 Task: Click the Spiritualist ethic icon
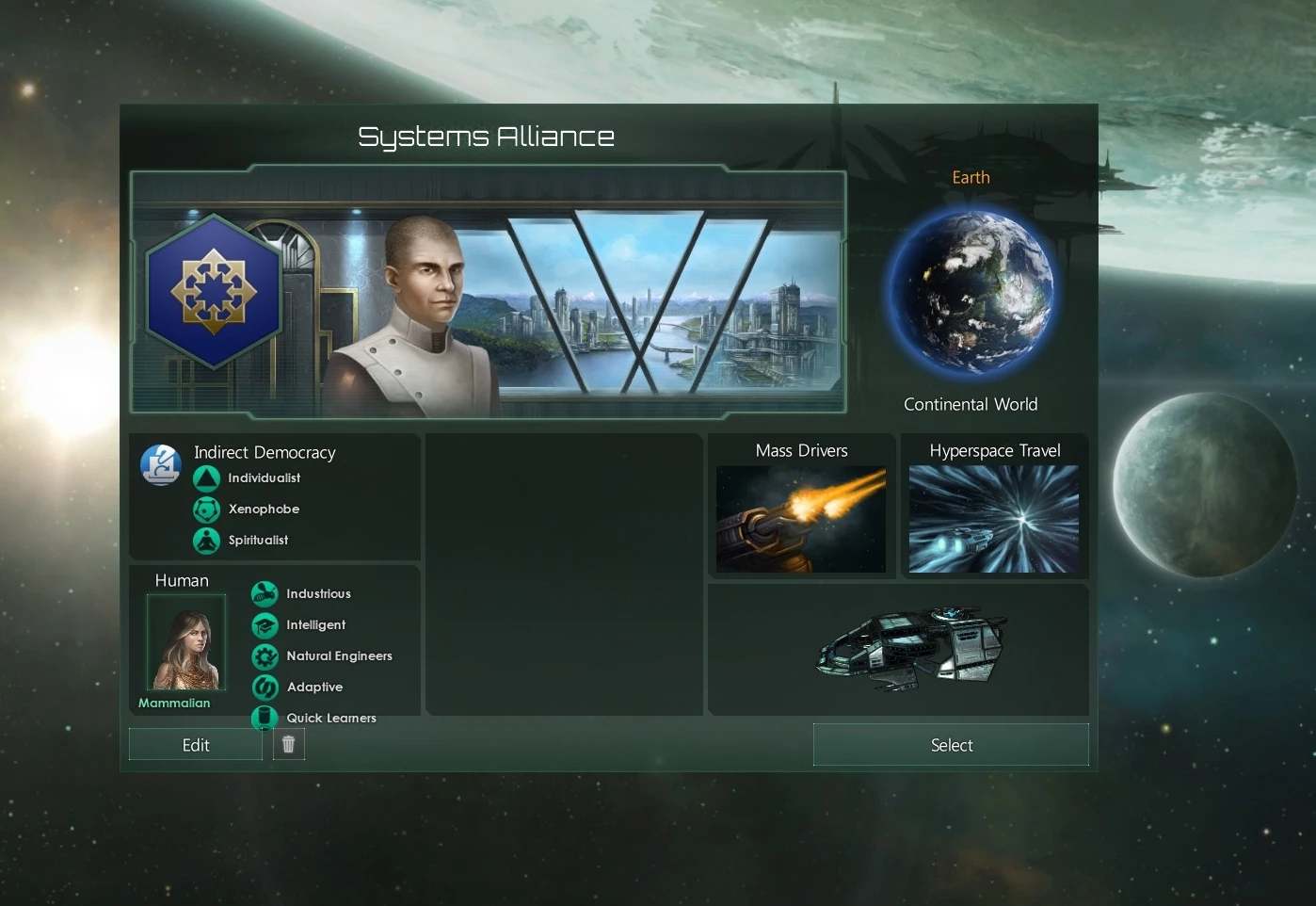tap(206, 541)
